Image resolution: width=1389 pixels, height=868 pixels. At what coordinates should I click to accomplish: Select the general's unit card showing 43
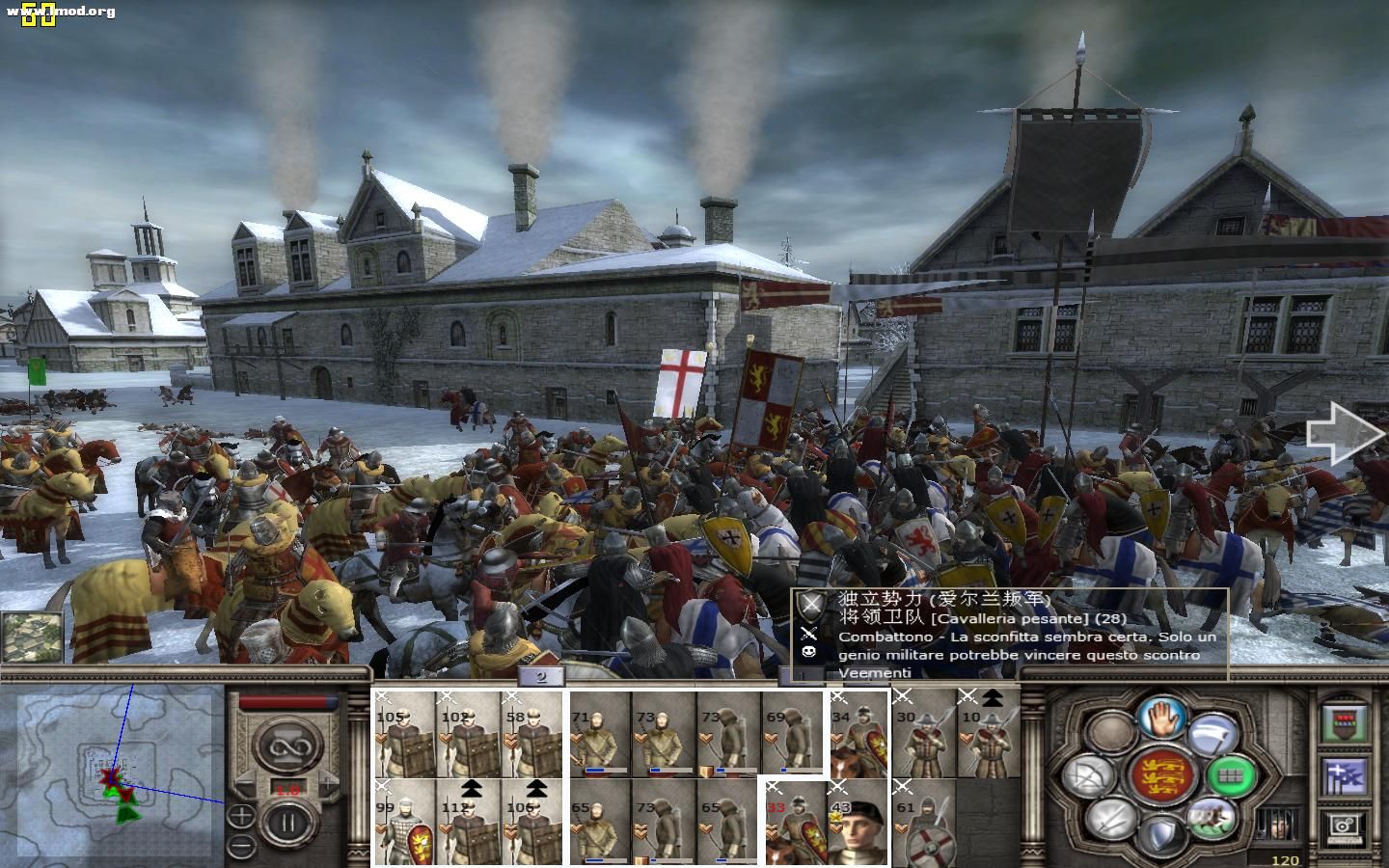pos(858,823)
